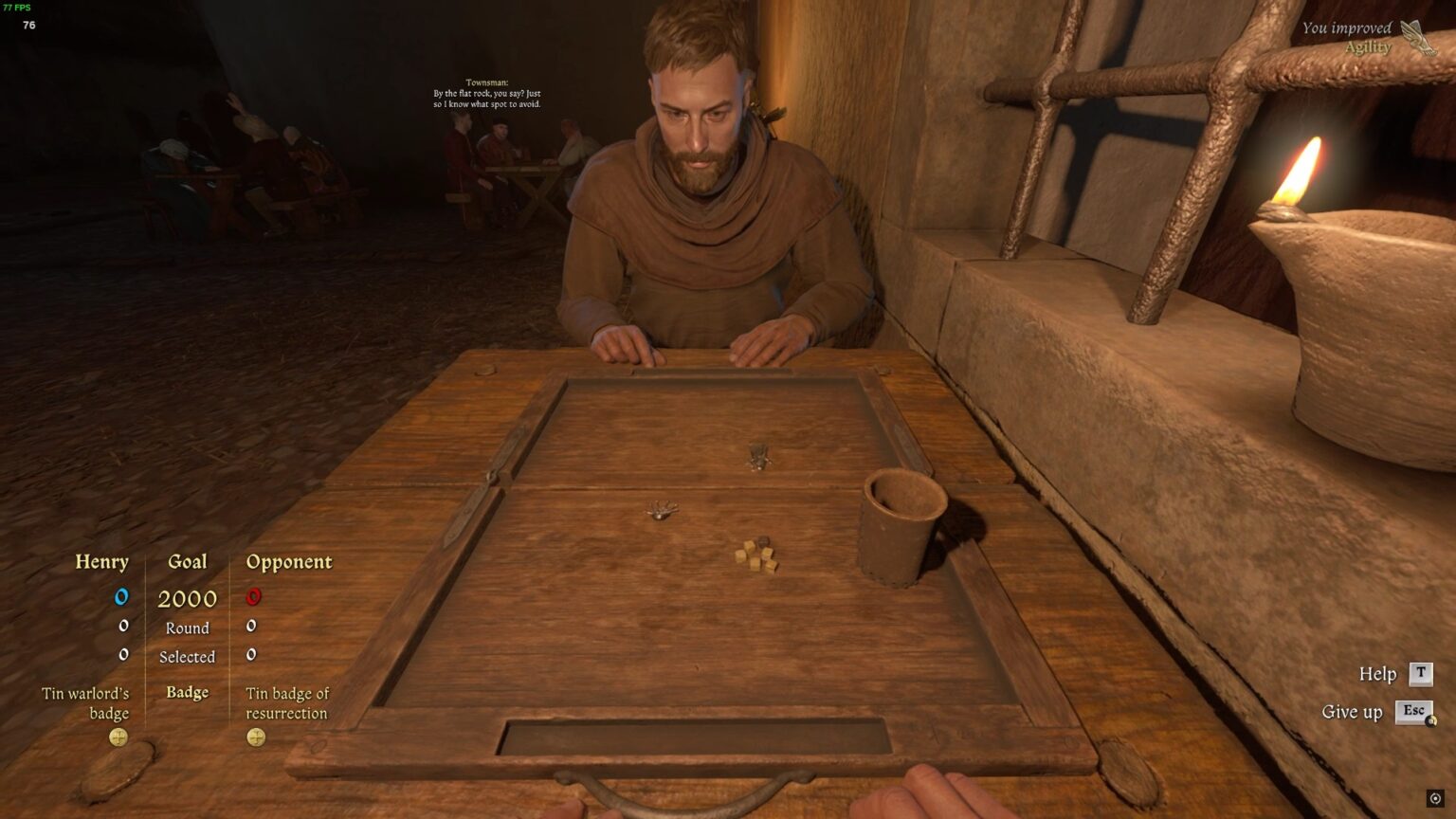Click the Opponent's red score marker
The height and width of the screenshot is (819, 1456).
(x=251, y=597)
